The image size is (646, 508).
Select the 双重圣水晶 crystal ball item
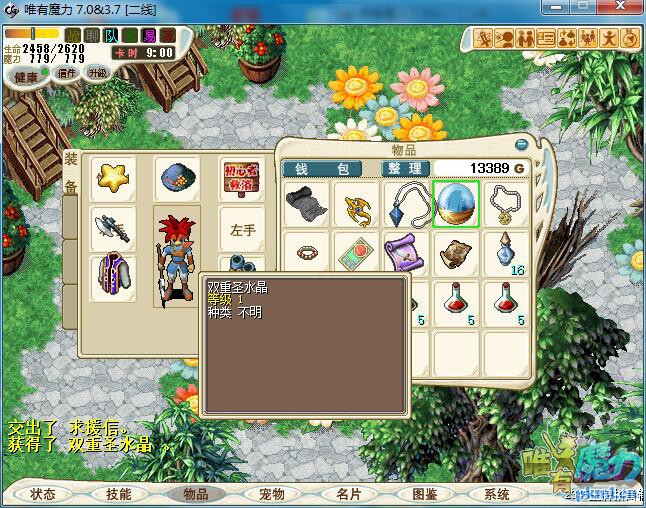tap(456, 203)
